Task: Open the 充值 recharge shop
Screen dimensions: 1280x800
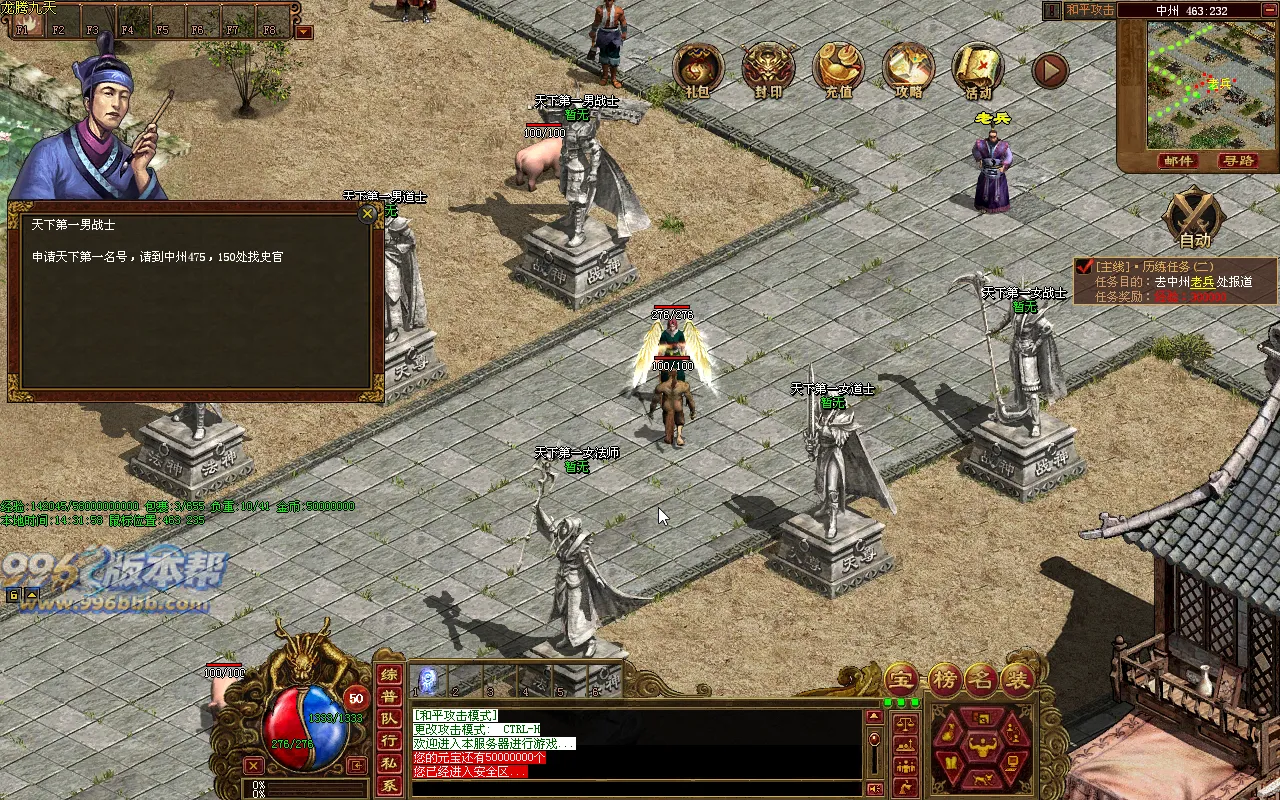Action: [838, 68]
